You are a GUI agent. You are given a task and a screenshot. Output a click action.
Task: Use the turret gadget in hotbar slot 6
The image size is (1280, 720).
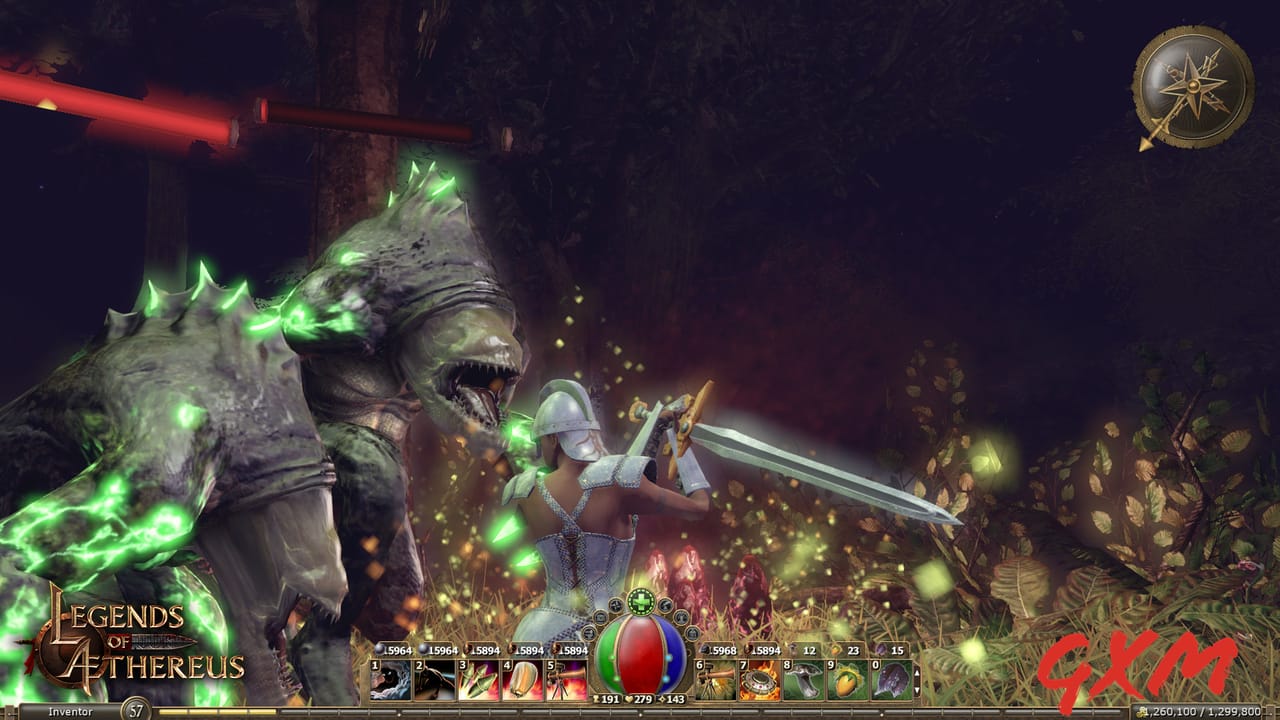[x=714, y=679]
